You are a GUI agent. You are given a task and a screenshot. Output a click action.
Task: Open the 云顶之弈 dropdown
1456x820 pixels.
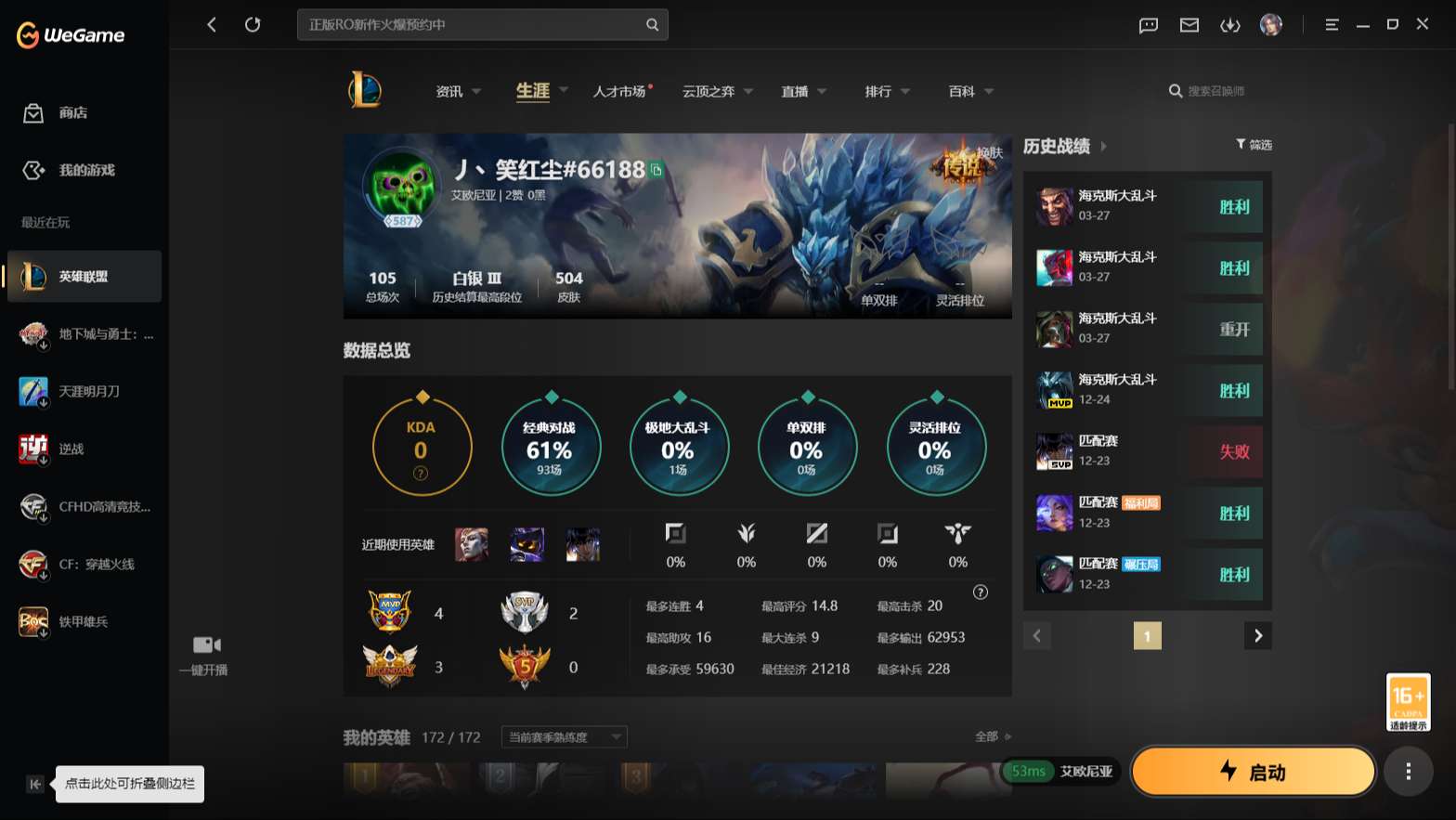(718, 91)
